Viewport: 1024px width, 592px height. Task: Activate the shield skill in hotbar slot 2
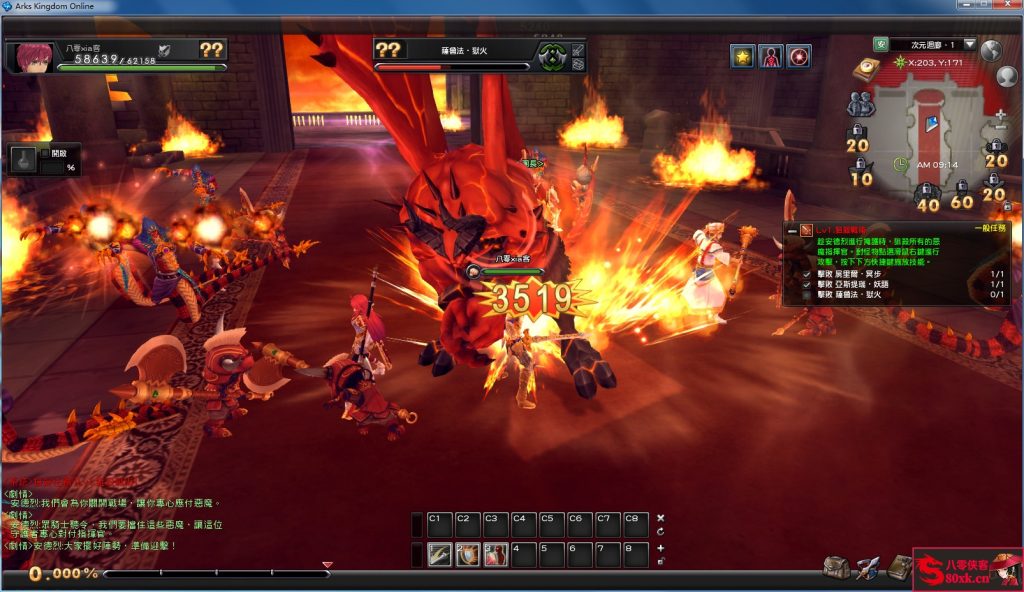click(467, 555)
